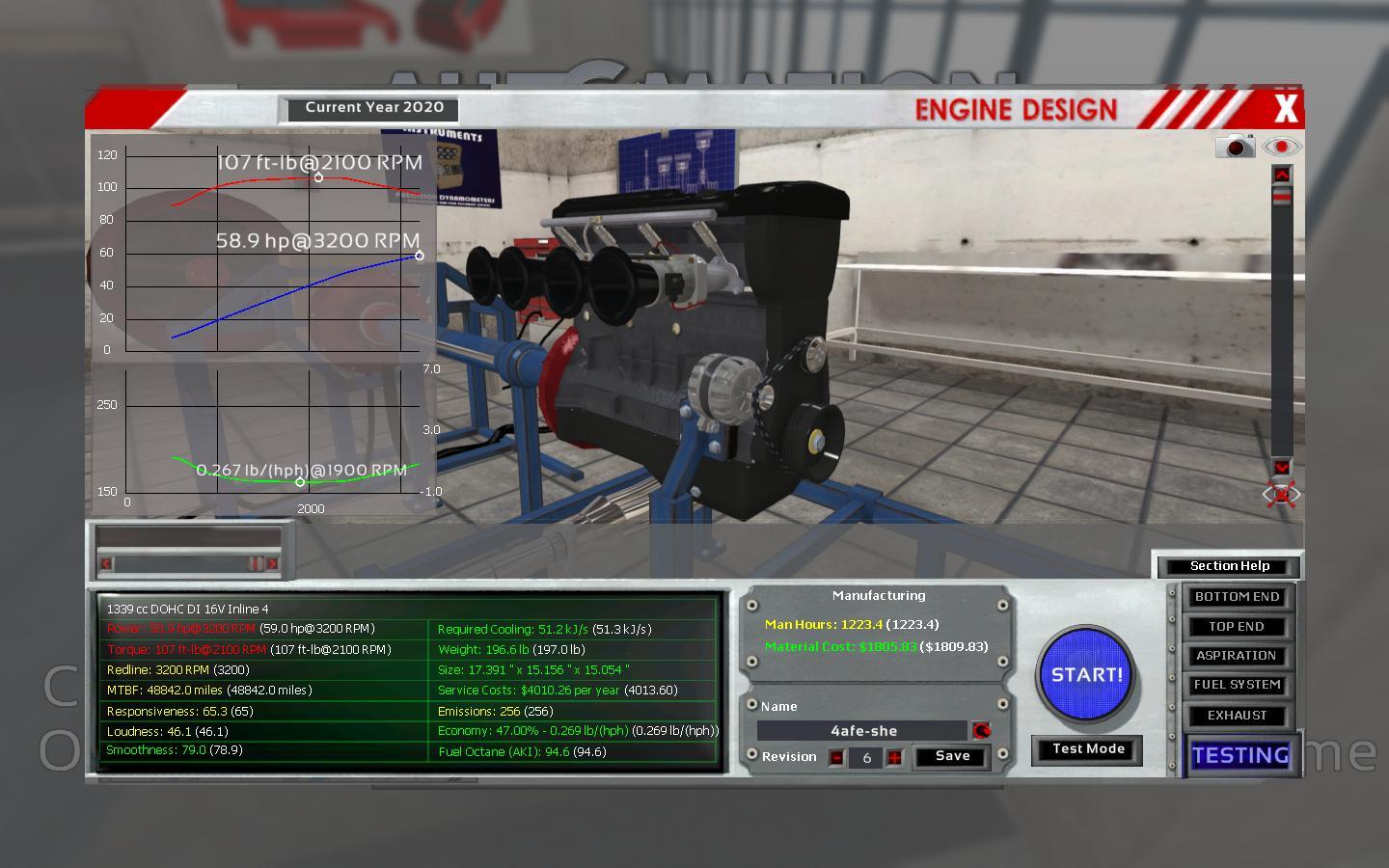Toggle Test Mode
Viewport: 1389px width, 868px height.
coord(1088,749)
